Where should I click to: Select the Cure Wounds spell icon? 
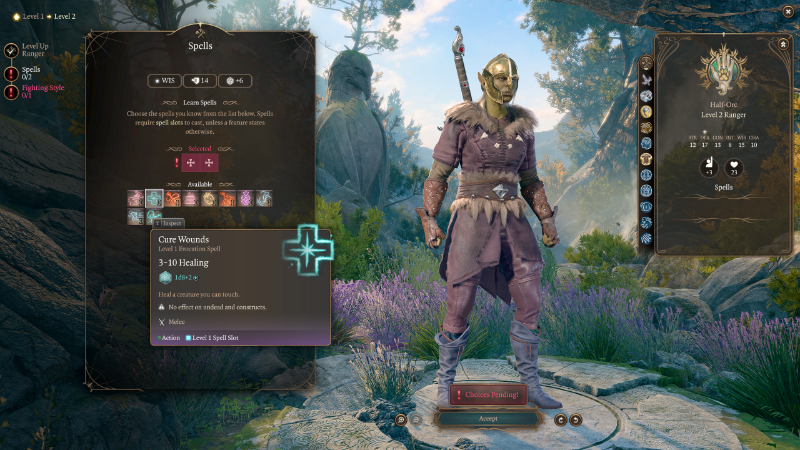[x=154, y=198]
